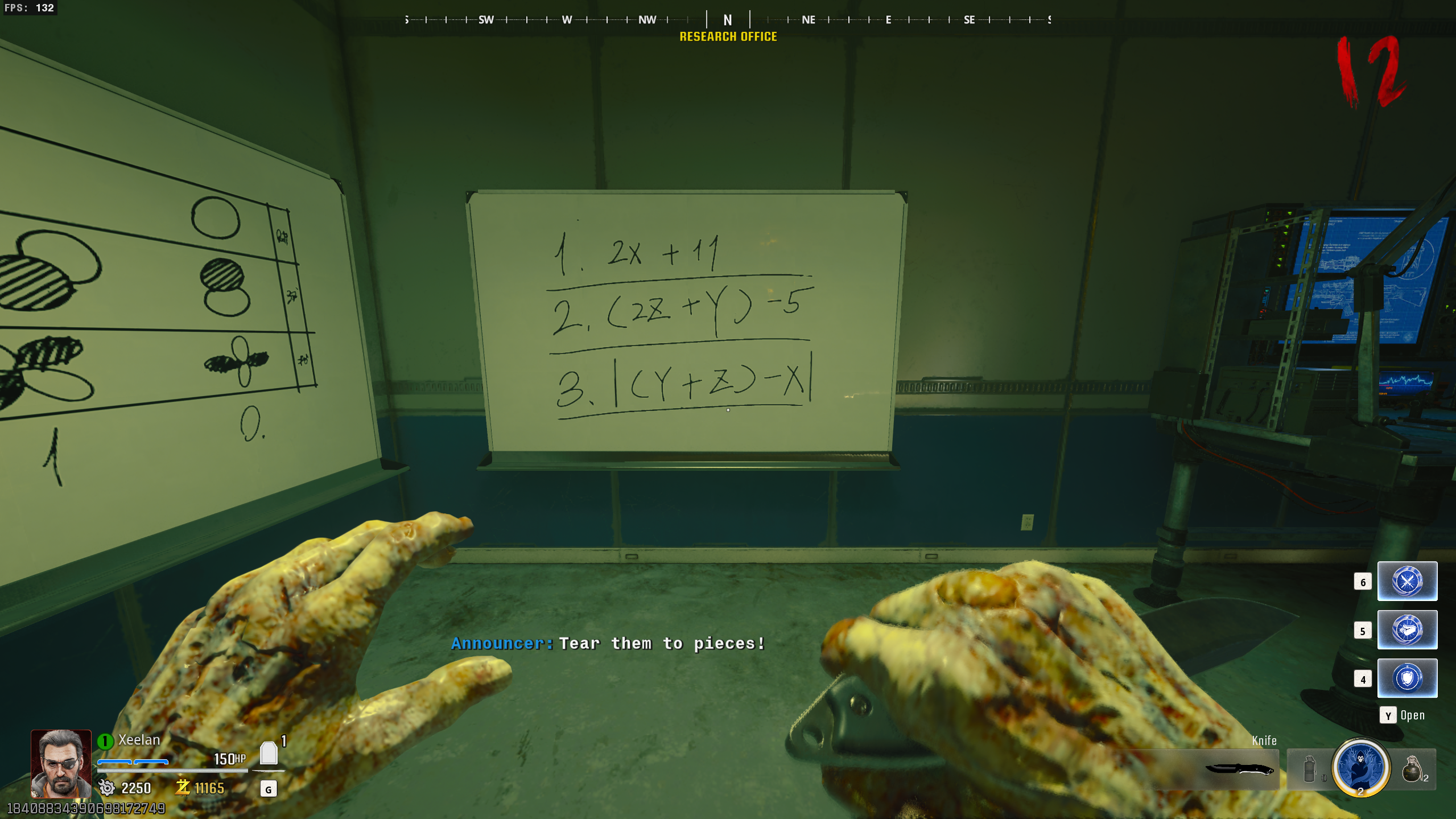The image size is (1456, 819).
Task: Select the empty tactical canister slot
Action: (x=1309, y=769)
